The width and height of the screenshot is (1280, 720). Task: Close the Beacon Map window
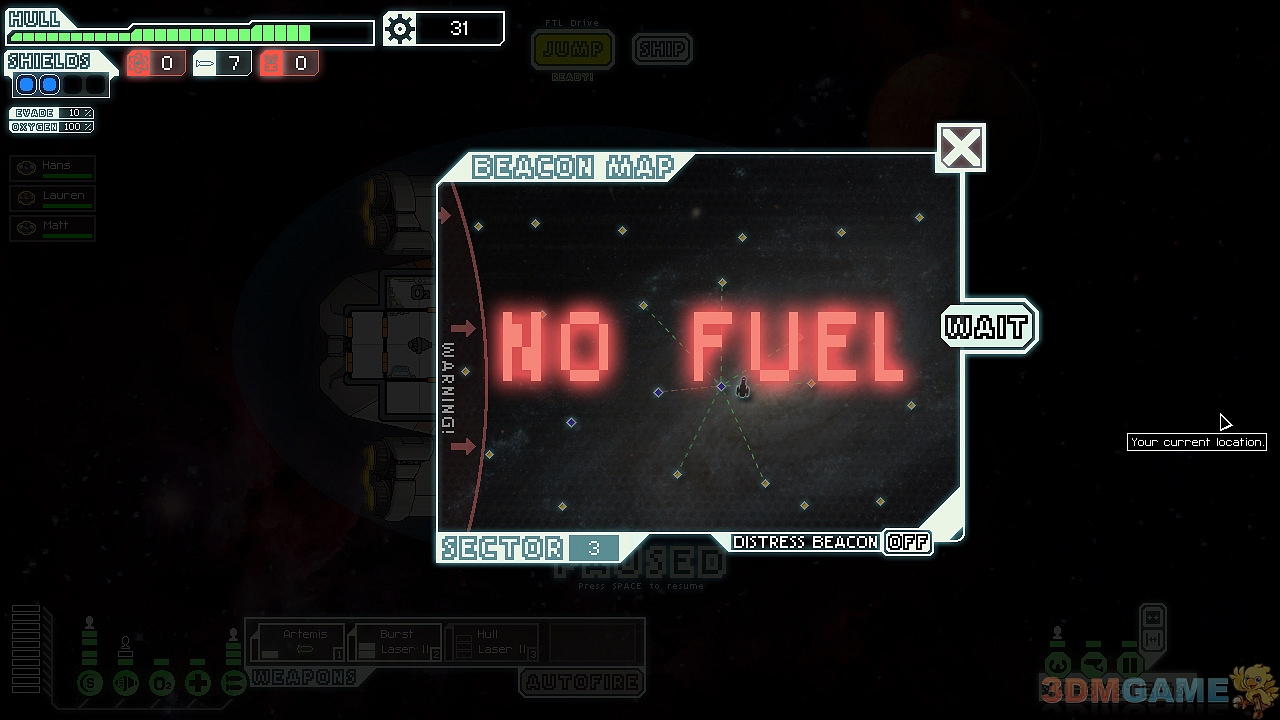click(x=961, y=148)
